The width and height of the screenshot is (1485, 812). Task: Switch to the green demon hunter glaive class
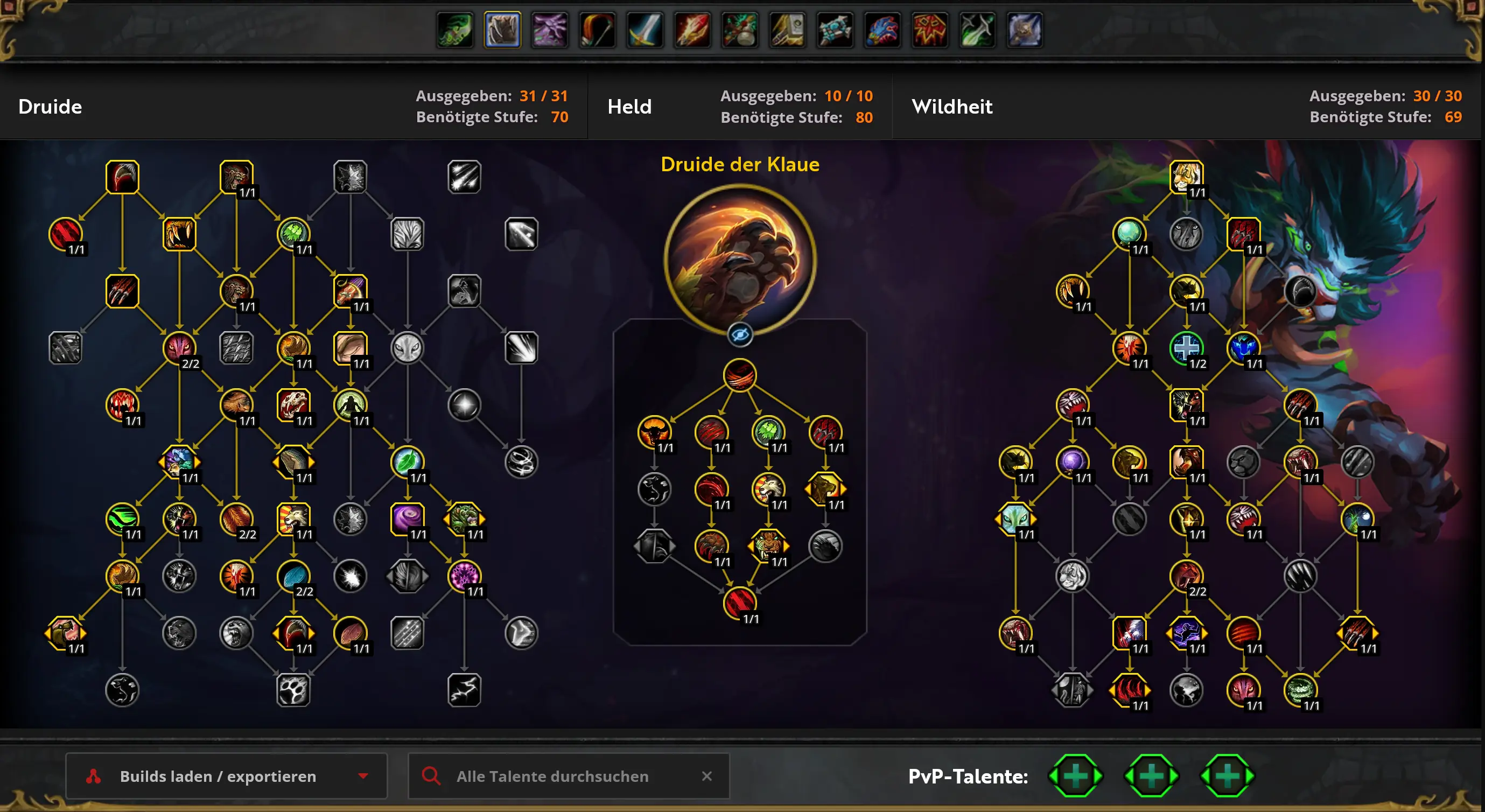(x=455, y=30)
